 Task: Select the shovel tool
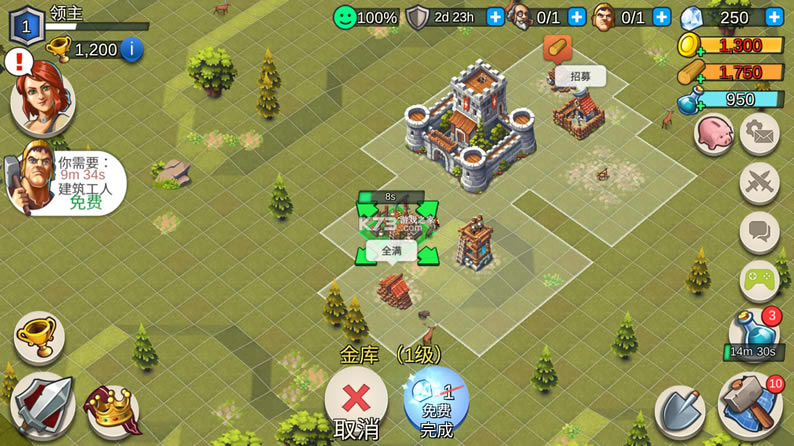coord(680,410)
